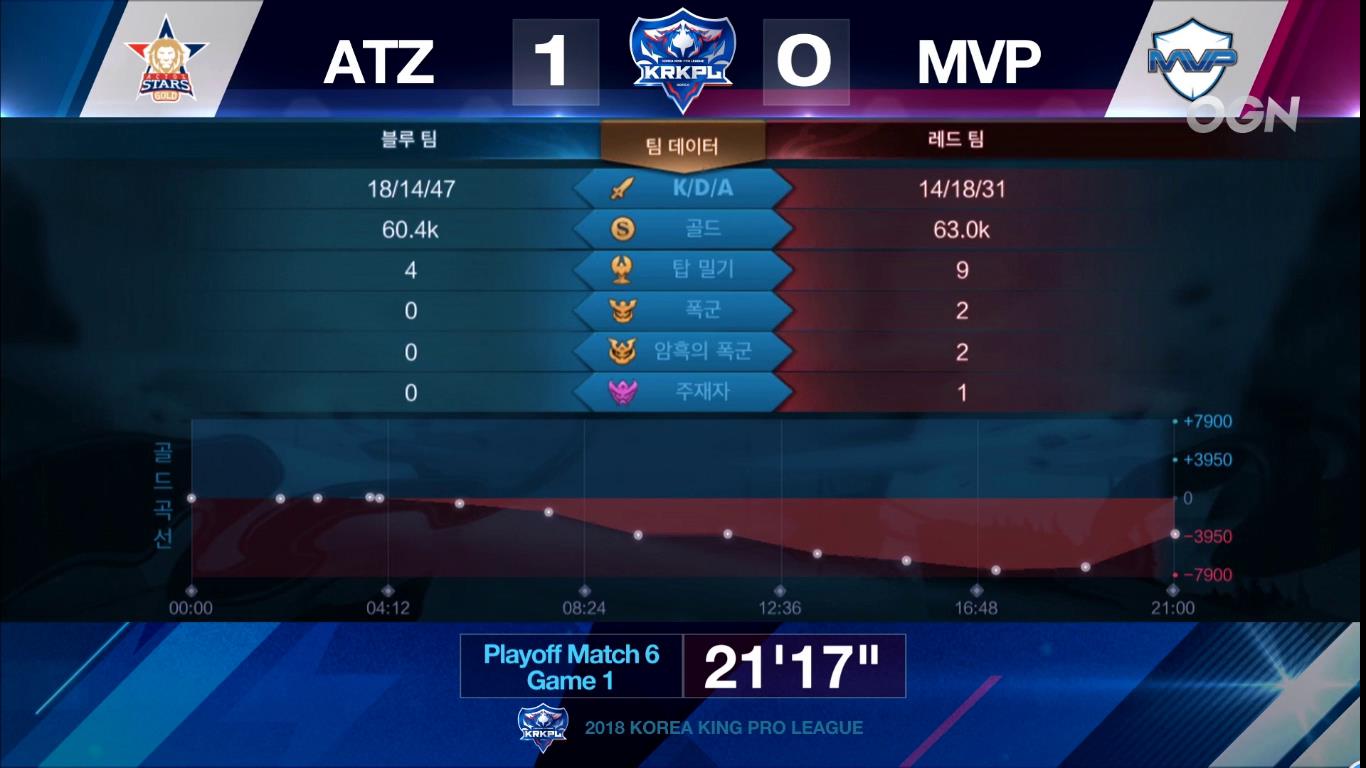Select the gold coin icon
Viewport: 1366px width, 768px height.
pyautogui.click(x=621, y=227)
